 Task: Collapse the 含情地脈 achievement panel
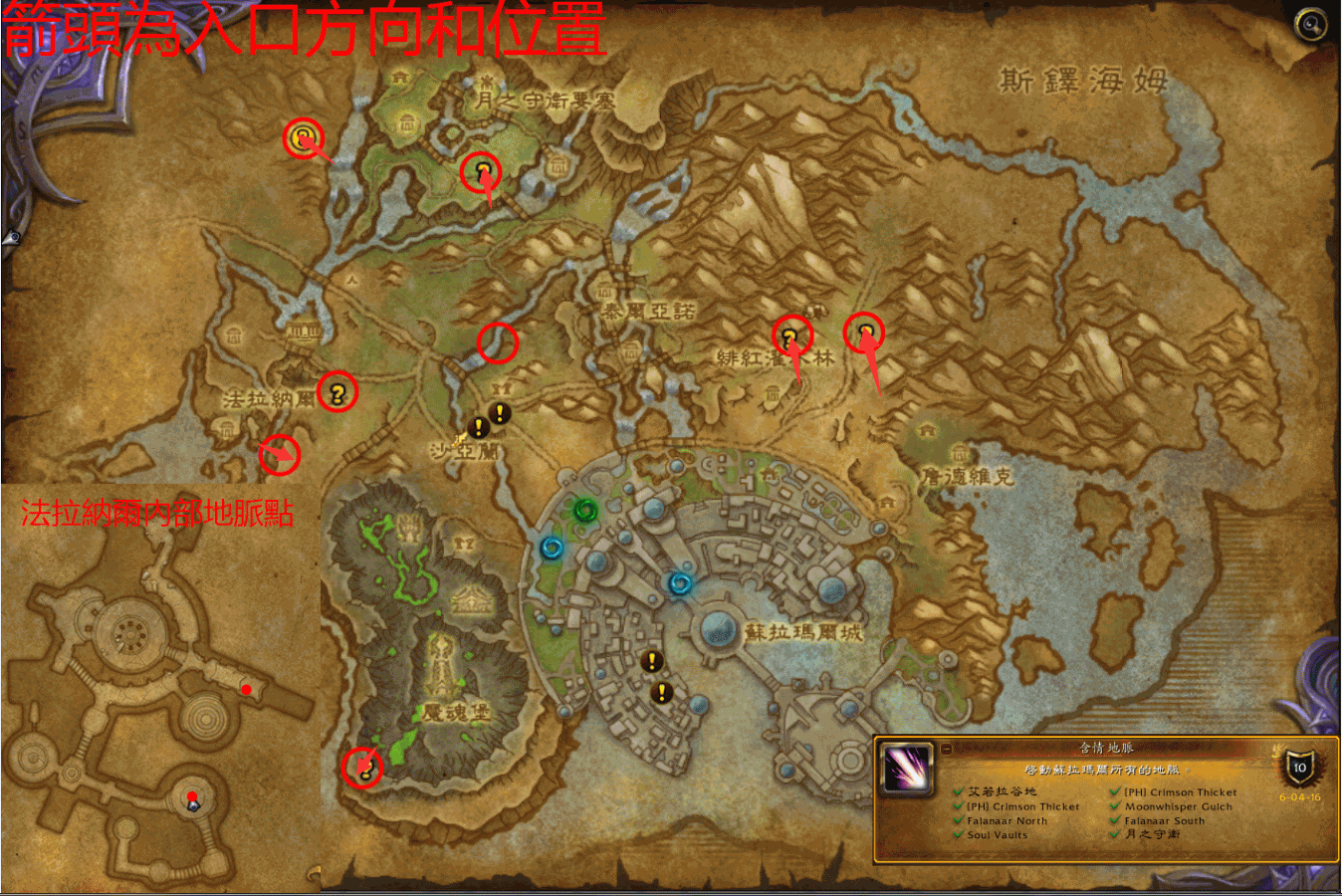946,749
